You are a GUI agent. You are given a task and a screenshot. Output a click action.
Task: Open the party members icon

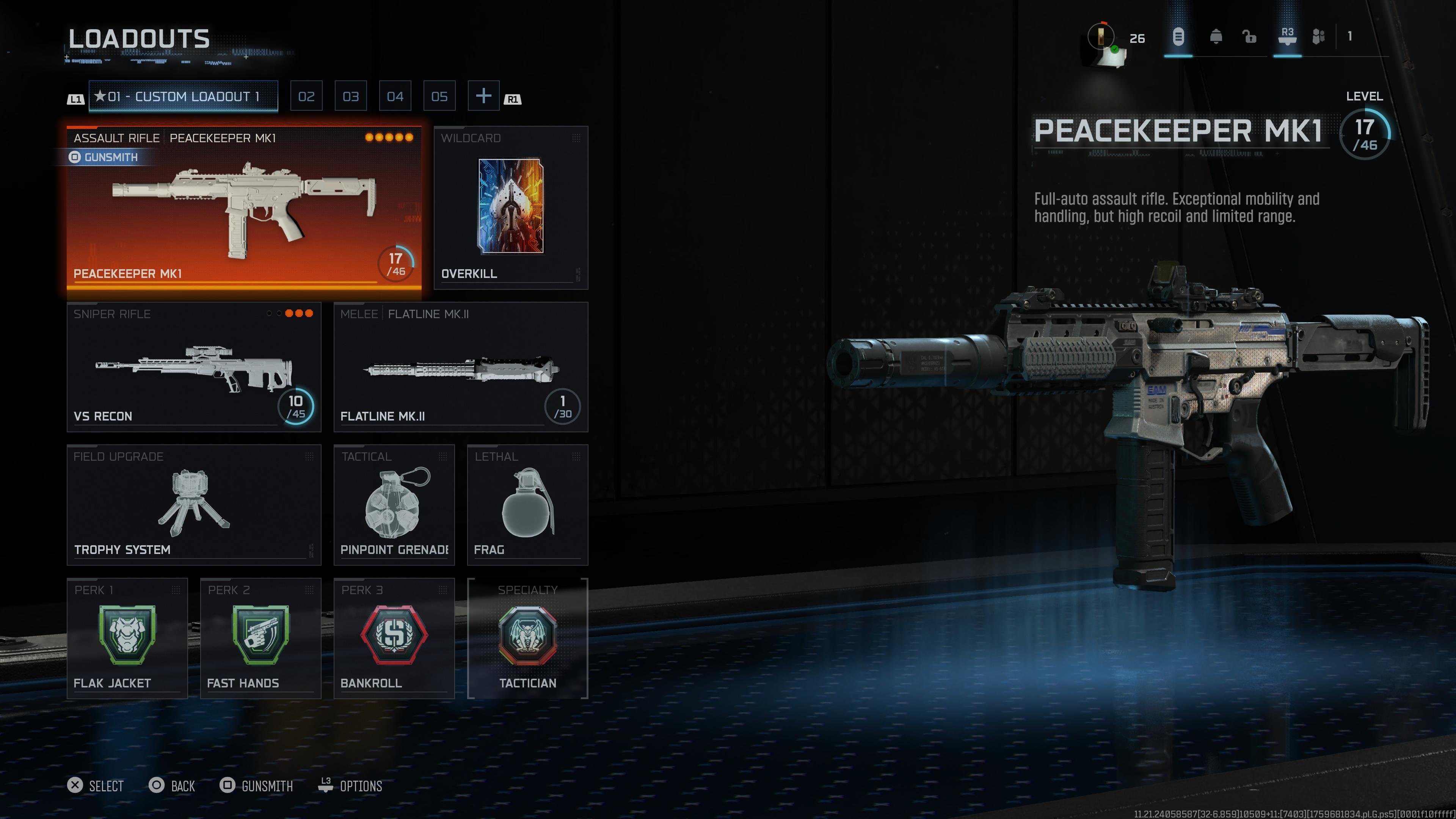click(1318, 37)
